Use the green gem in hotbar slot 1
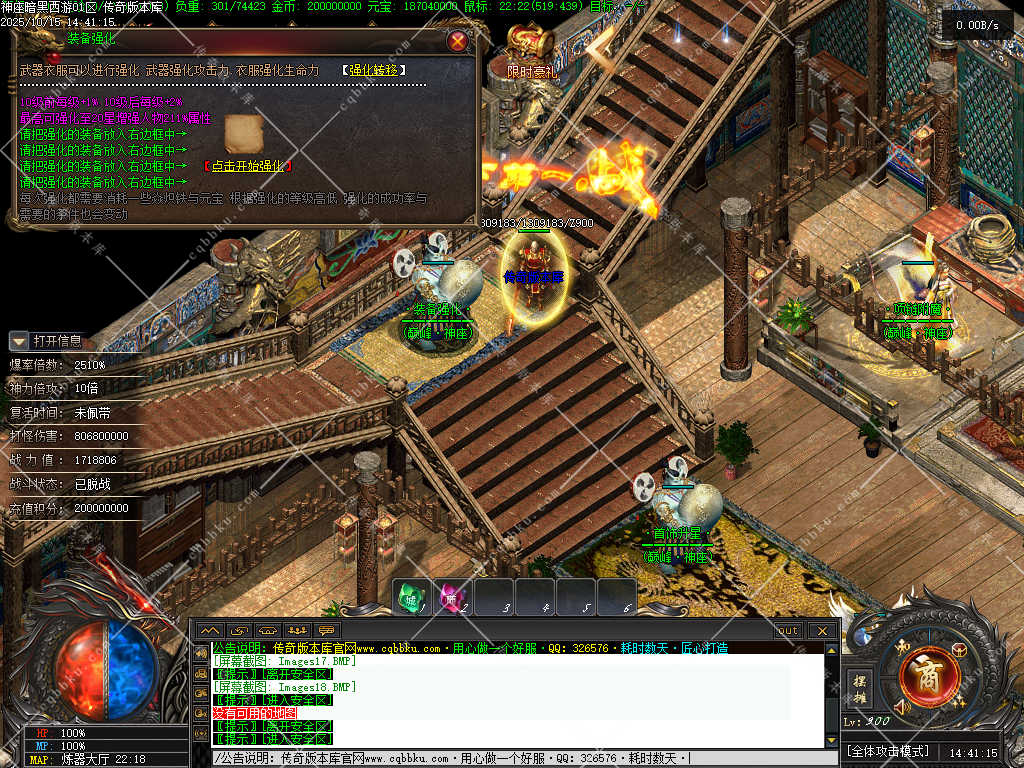The image size is (1024, 768). click(410, 597)
